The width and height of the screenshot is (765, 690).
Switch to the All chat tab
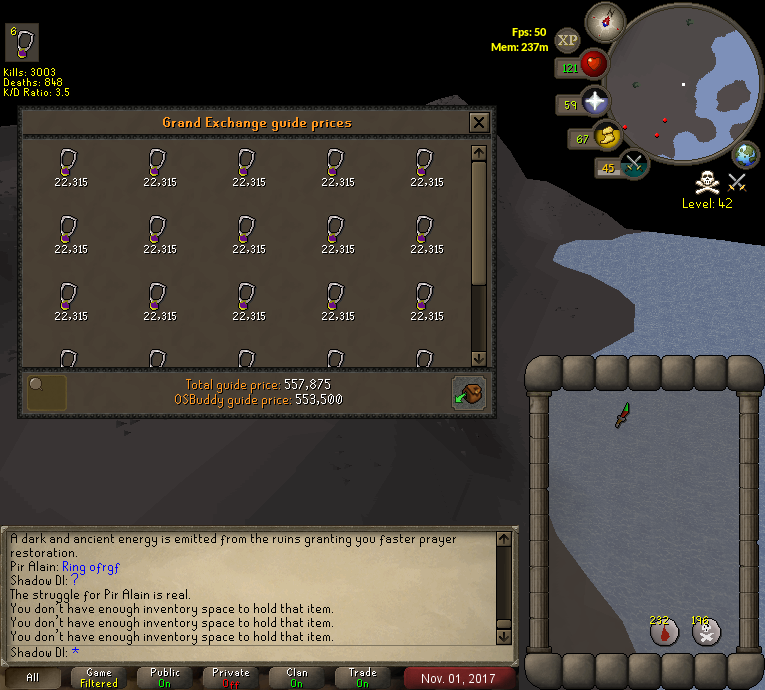click(x=33, y=677)
